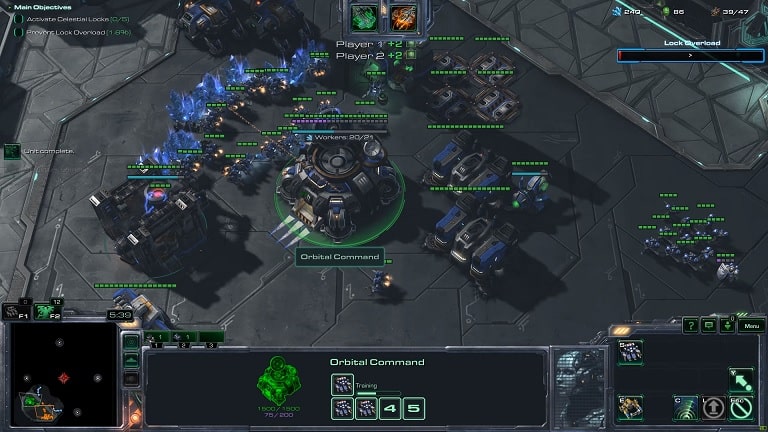Open the help question mark button
Screen dimensions: 768x432
[691, 325]
